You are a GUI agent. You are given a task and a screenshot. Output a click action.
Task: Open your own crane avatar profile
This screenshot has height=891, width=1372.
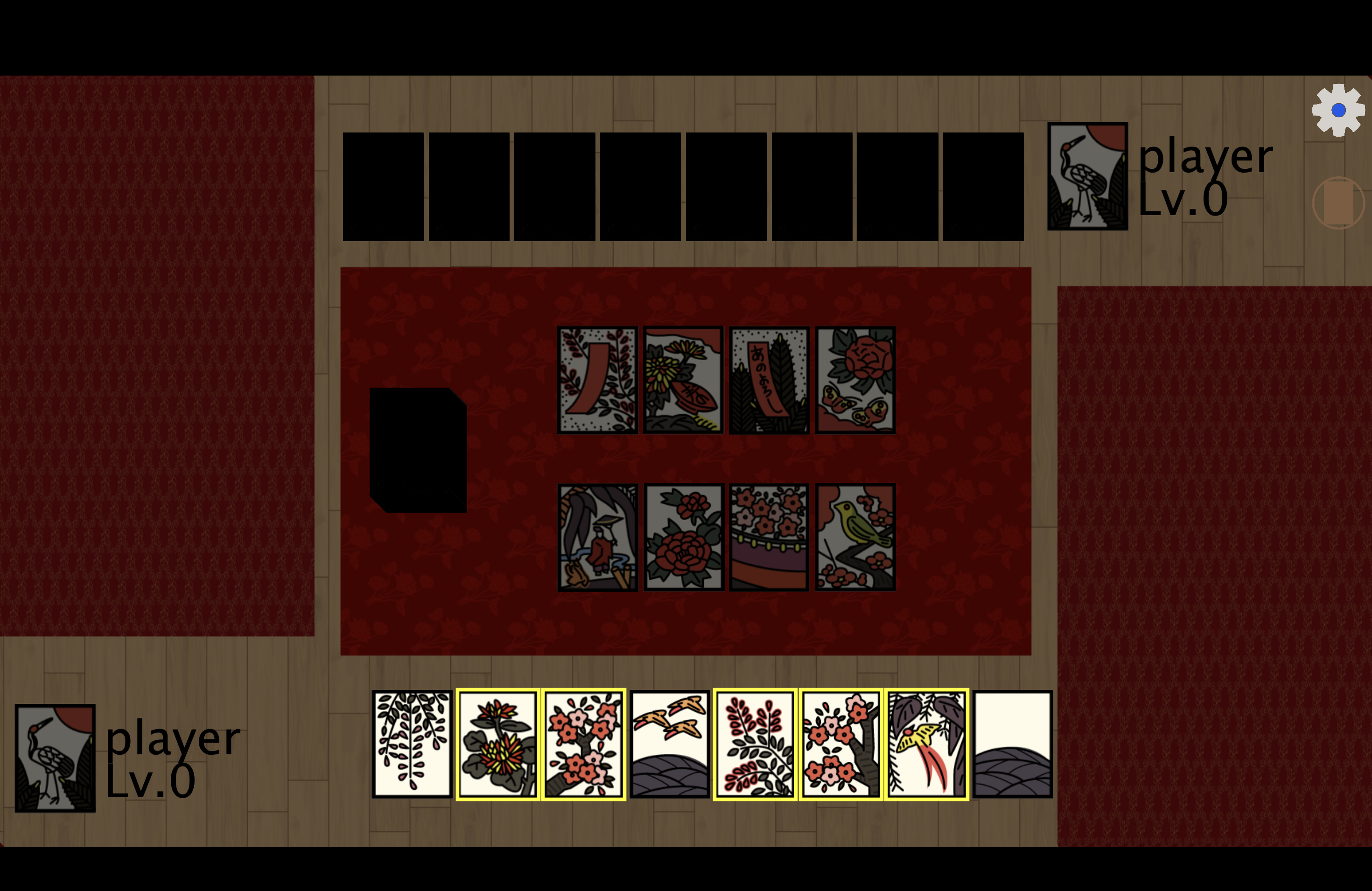[x=55, y=758]
